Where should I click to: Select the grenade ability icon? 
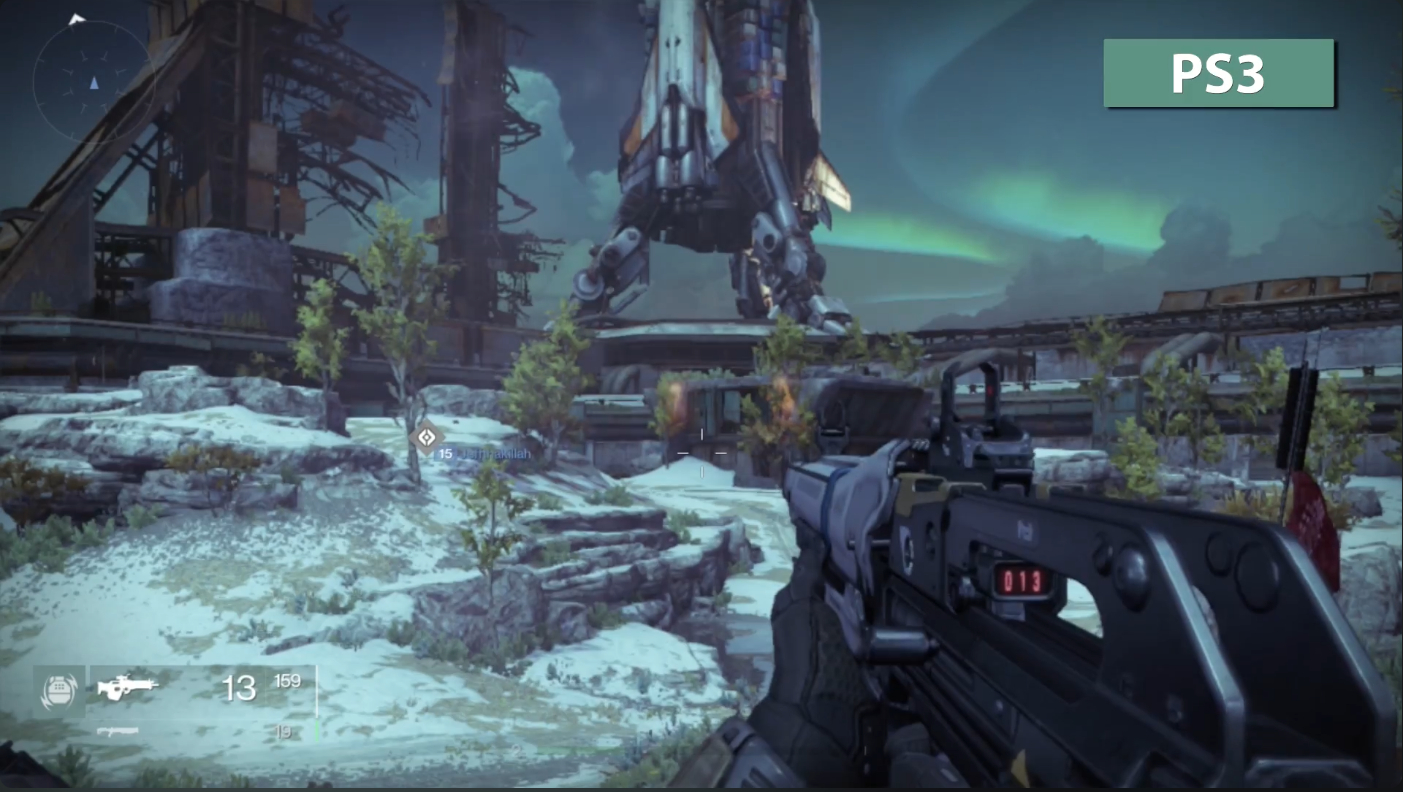tap(58, 690)
